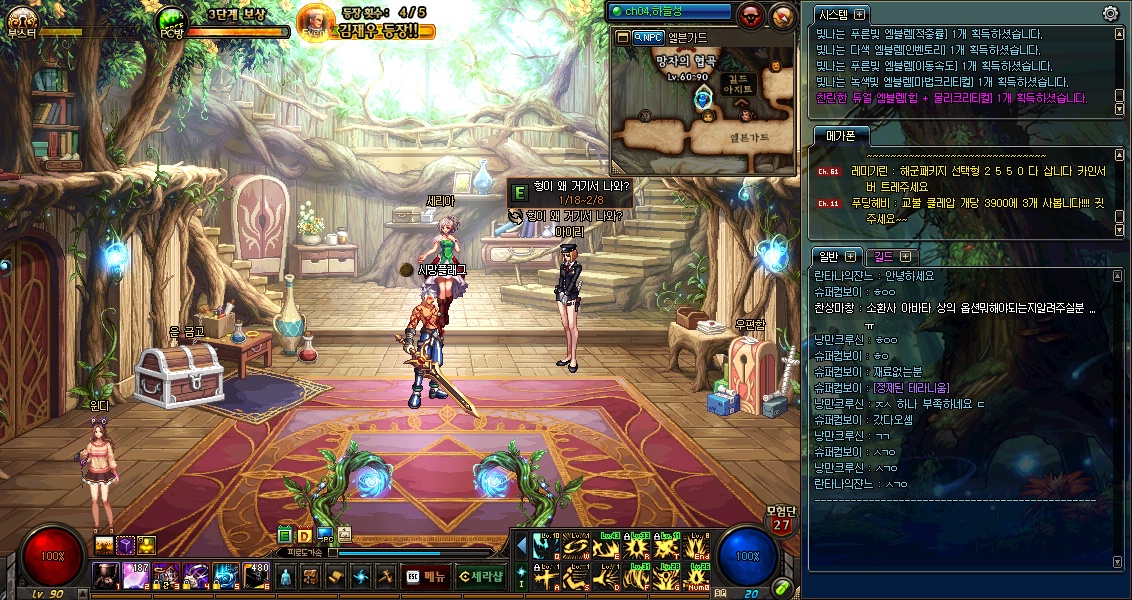Screen dimensions: 1132x600
Task: Click the 길드 아지트 marker on minimap
Action: tap(739, 84)
